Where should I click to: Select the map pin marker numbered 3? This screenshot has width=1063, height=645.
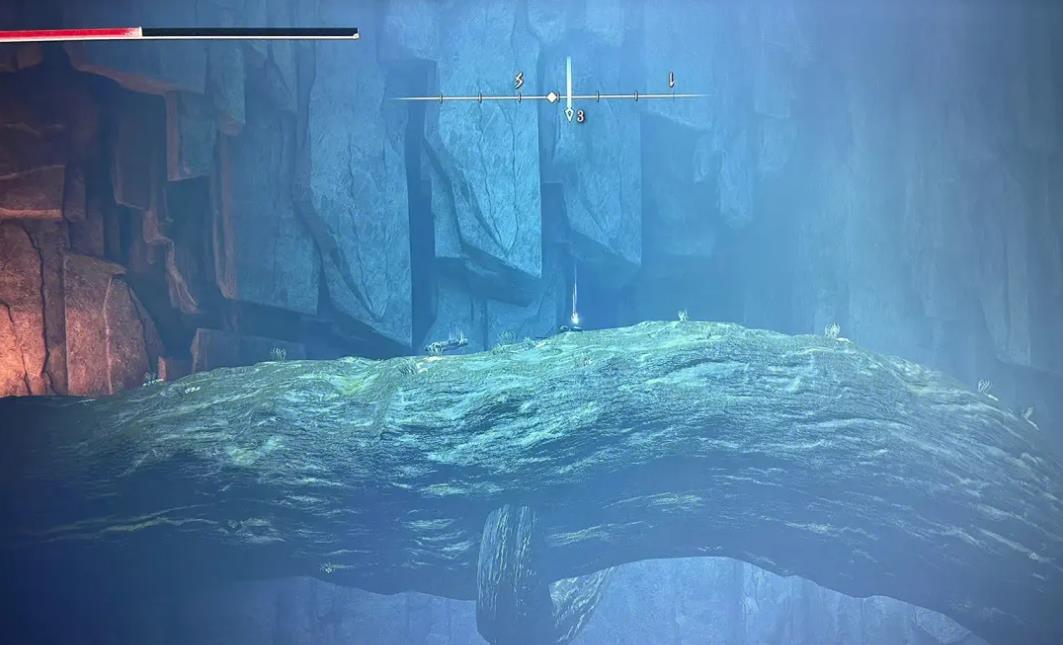(x=569, y=116)
